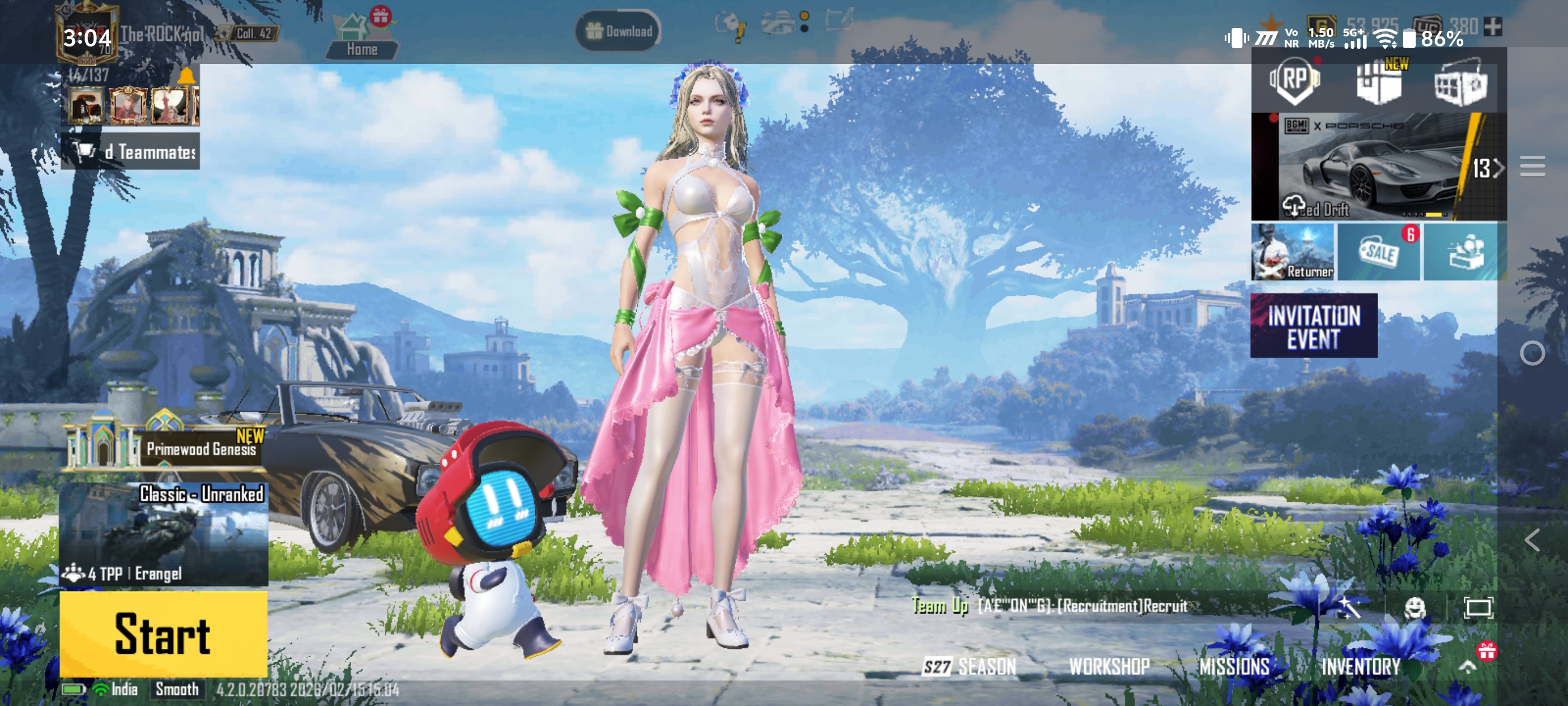1568x706 pixels.
Task: Open the Missions menu
Action: [1234, 666]
